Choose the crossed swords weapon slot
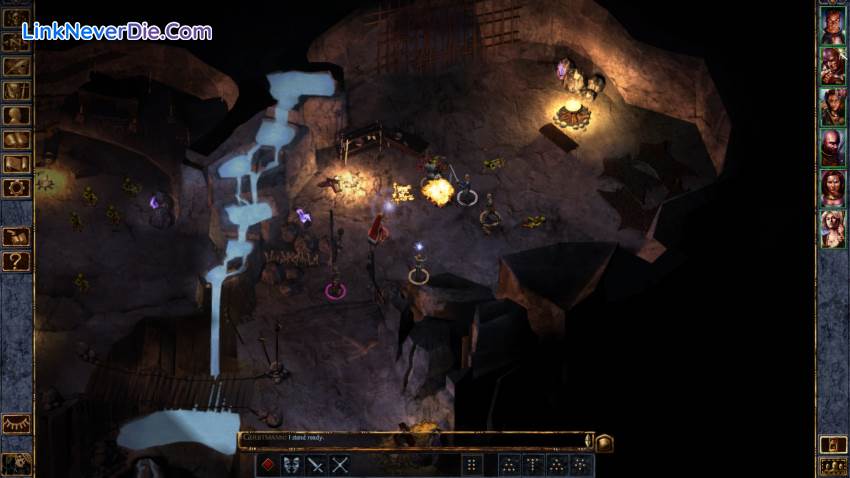The width and height of the screenshot is (850, 478). click(x=340, y=464)
